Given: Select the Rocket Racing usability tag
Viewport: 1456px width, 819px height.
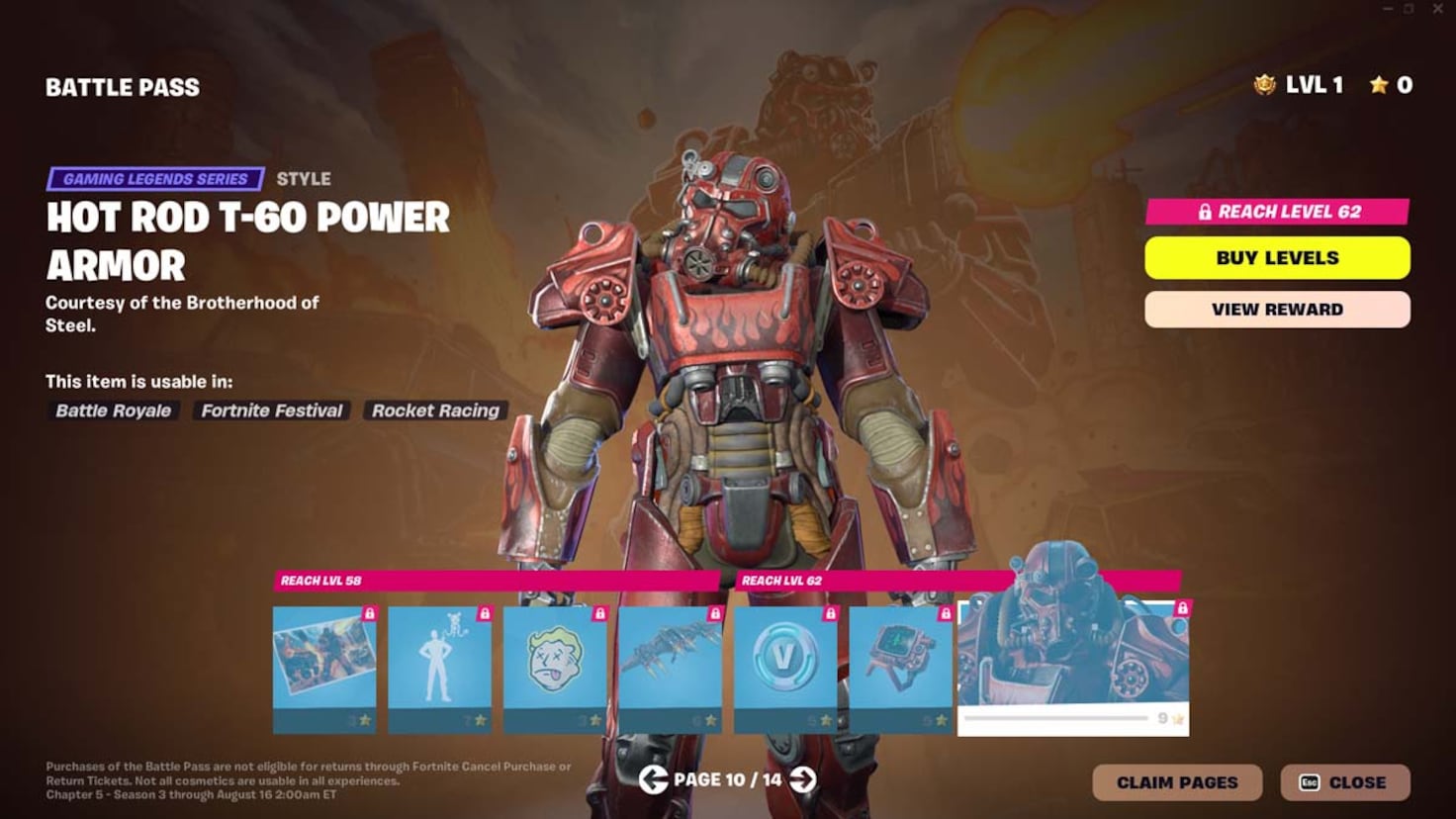Looking at the screenshot, I should (x=434, y=410).
